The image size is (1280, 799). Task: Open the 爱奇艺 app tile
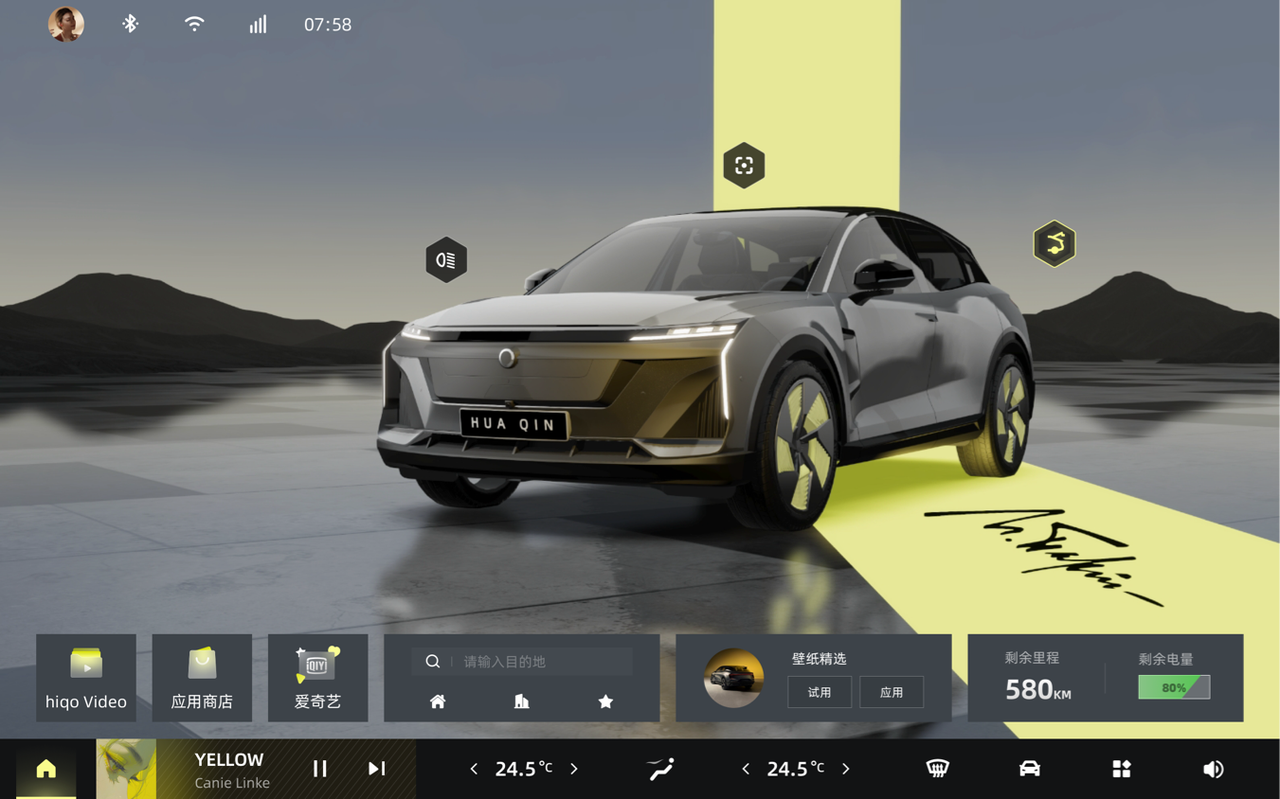[318, 677]
